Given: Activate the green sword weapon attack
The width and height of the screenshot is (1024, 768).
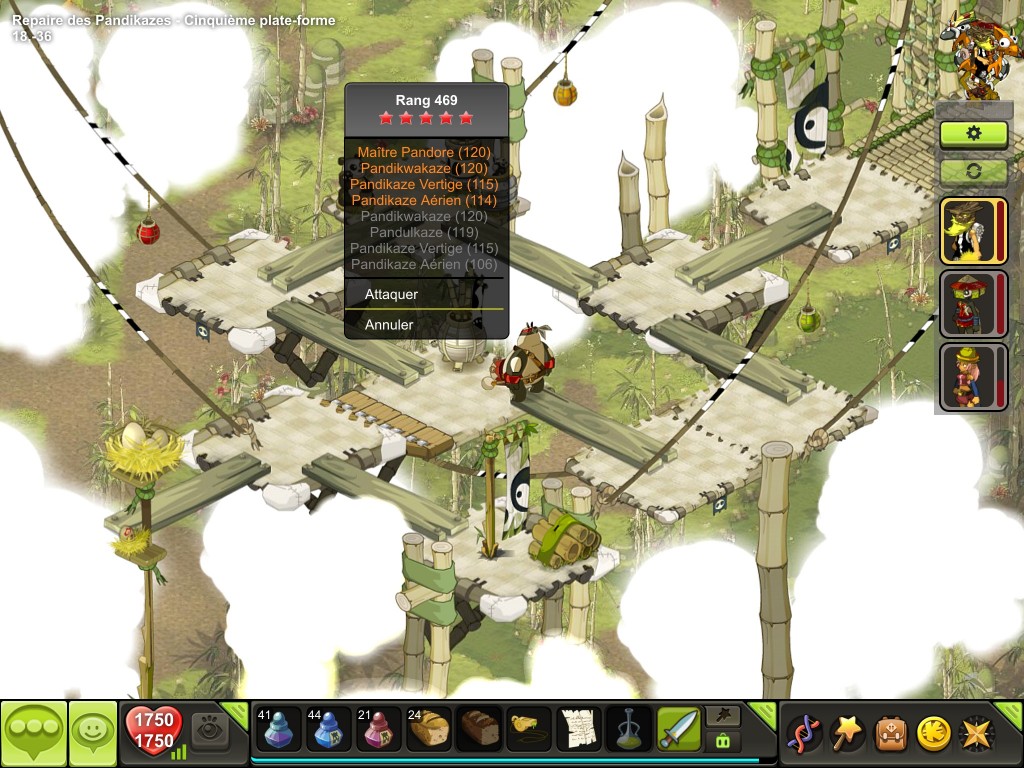Looking at the screenshot, I should pyautogui.click(x=679, y=730).
